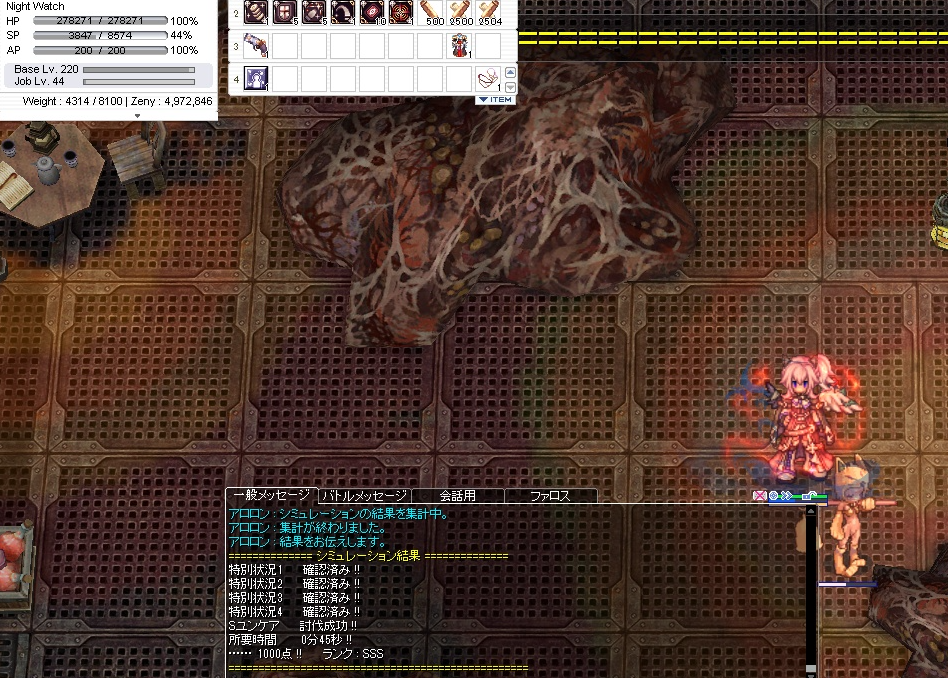Toggle the ITEM hotbar dropdown
948x678 pixels.
tap(495, 99)
